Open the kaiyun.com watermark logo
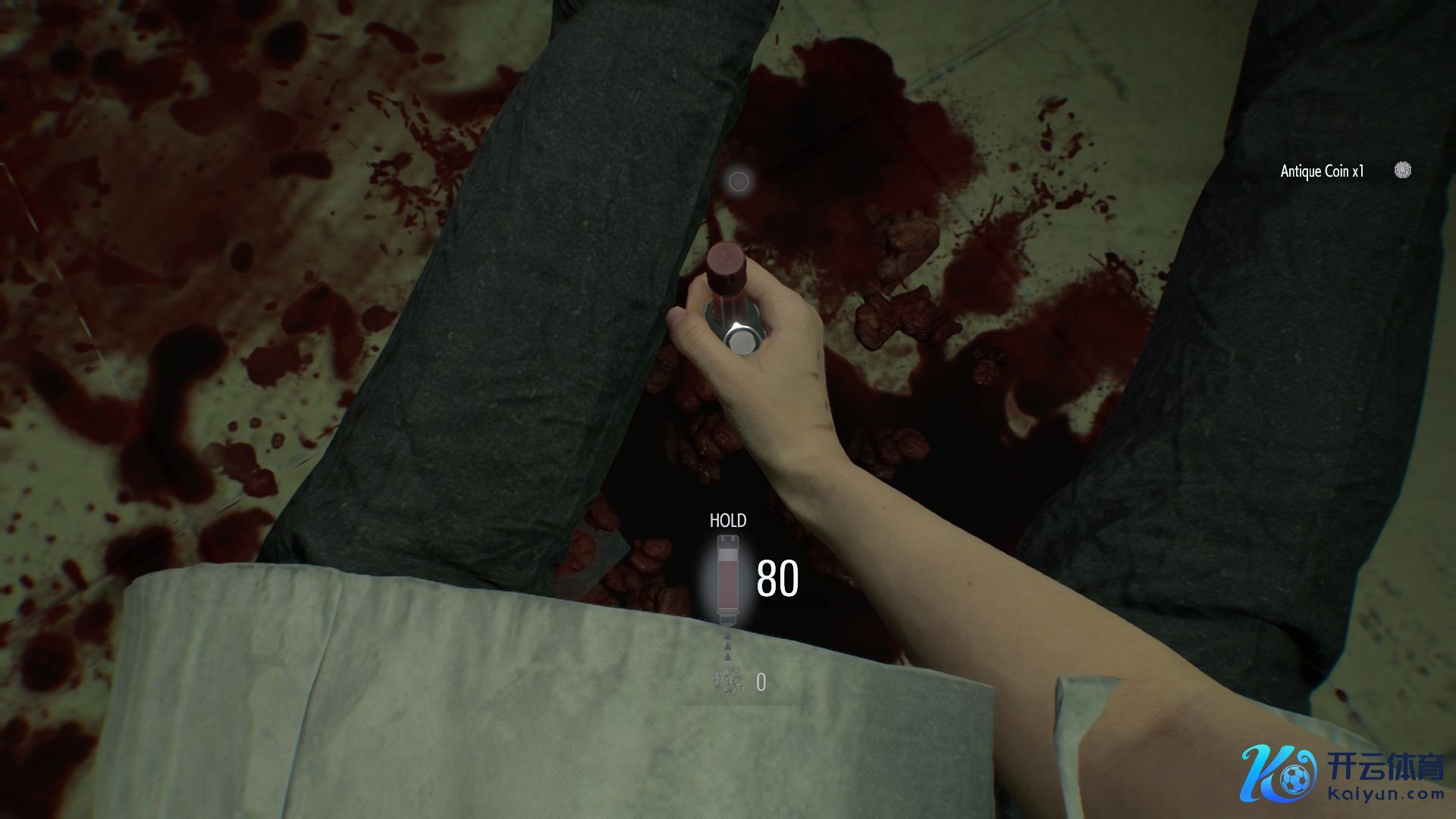 (x=1341, y=774)
